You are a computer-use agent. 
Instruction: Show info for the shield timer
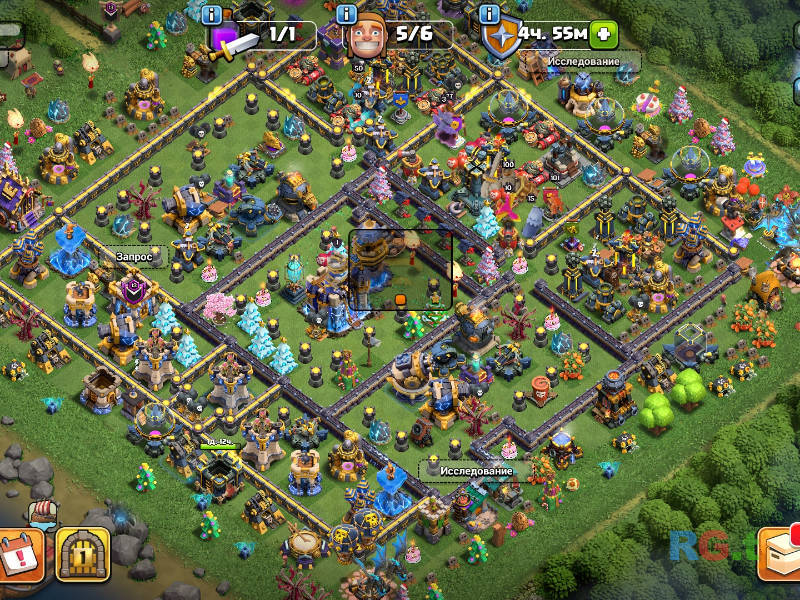pyautogui.click(x=490, y=14)
